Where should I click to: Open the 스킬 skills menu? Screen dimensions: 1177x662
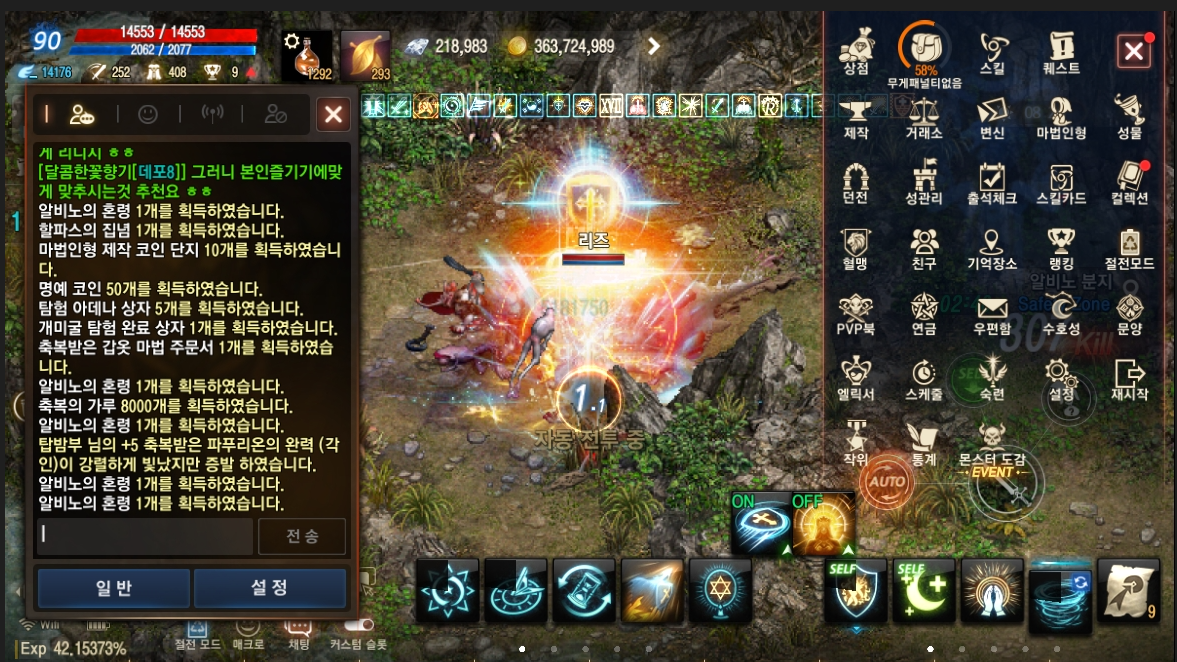(x=992, y=50)
